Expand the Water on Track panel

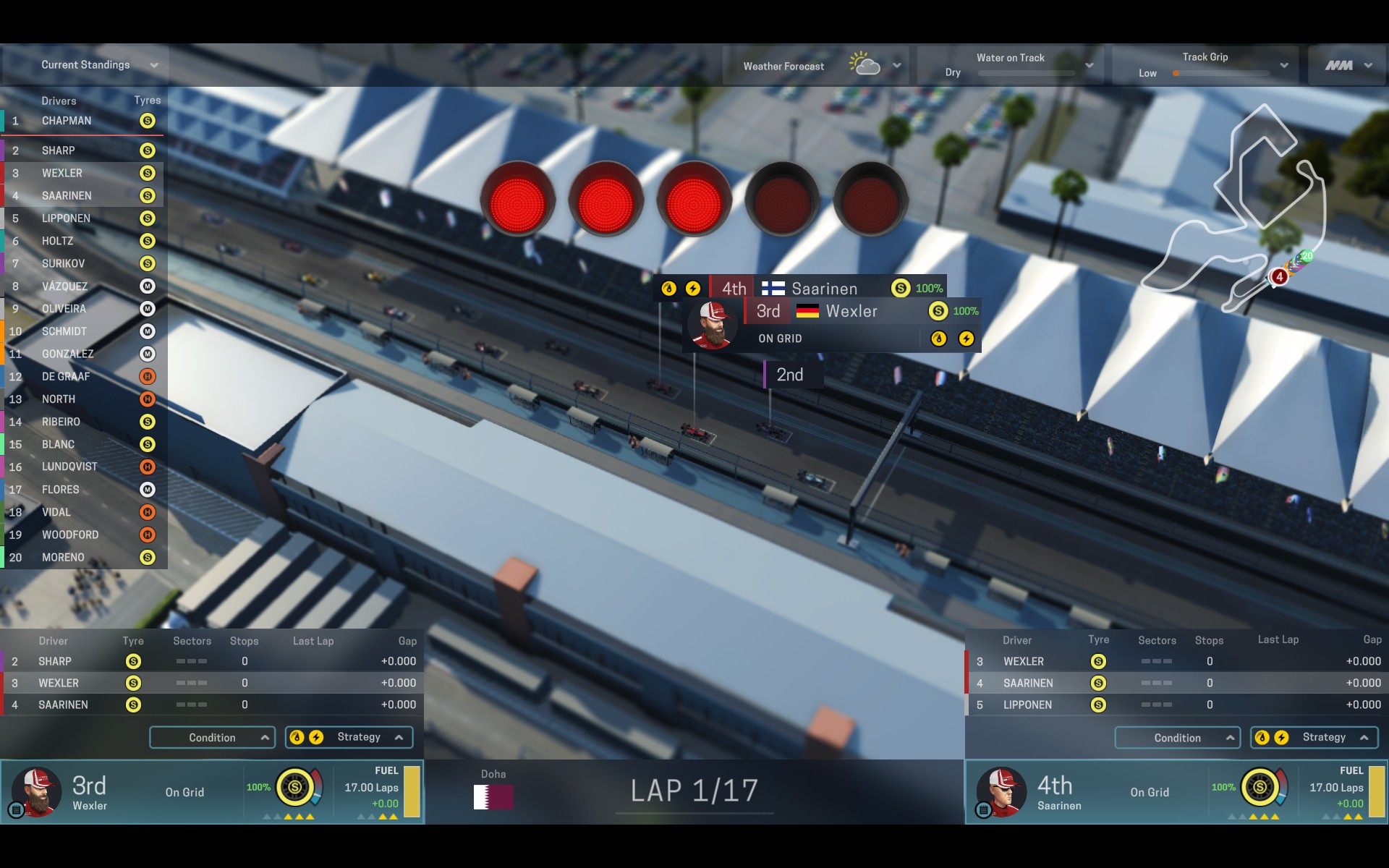pos(1009,65)
